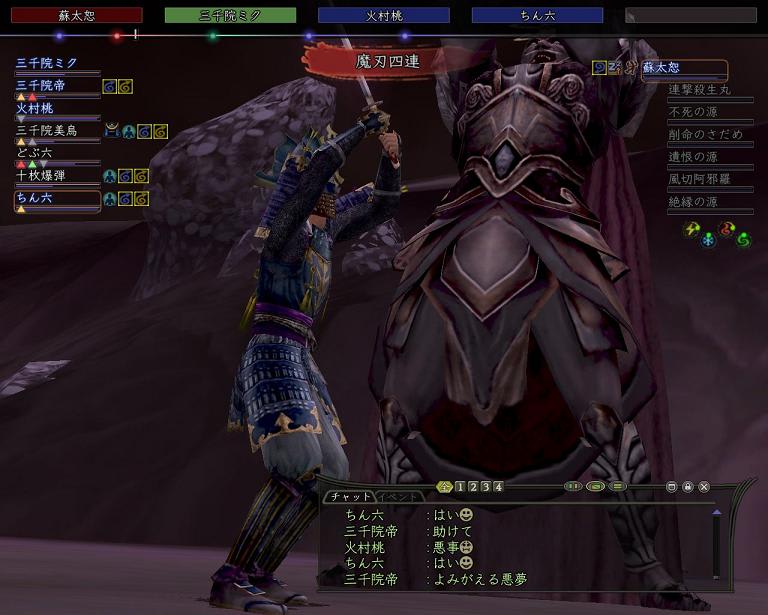Image resolution: width=768 pixels, height=615 pixels.
Task: Select chat channel 4 button
Action: (x=497, y=487)
